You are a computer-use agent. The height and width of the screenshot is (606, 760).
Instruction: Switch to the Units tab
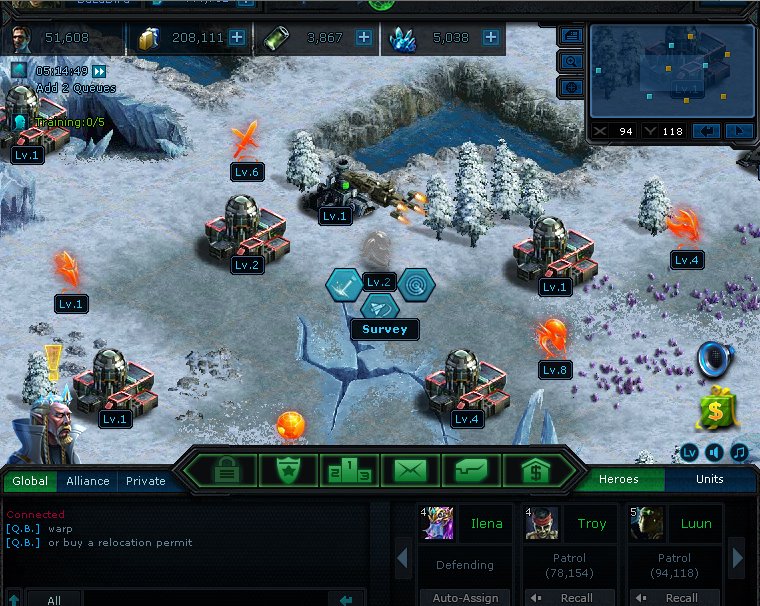click(x=710, y=480)
